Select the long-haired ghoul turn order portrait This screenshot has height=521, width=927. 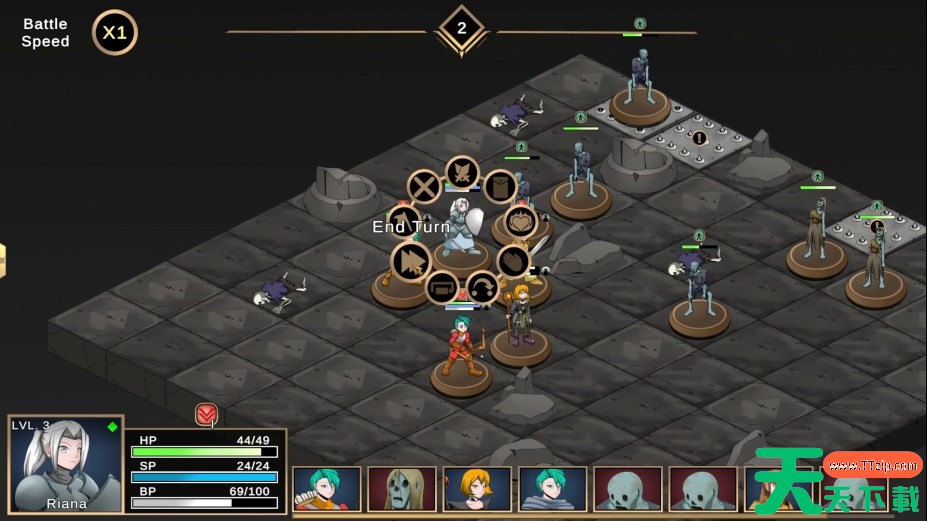[402, 489]
